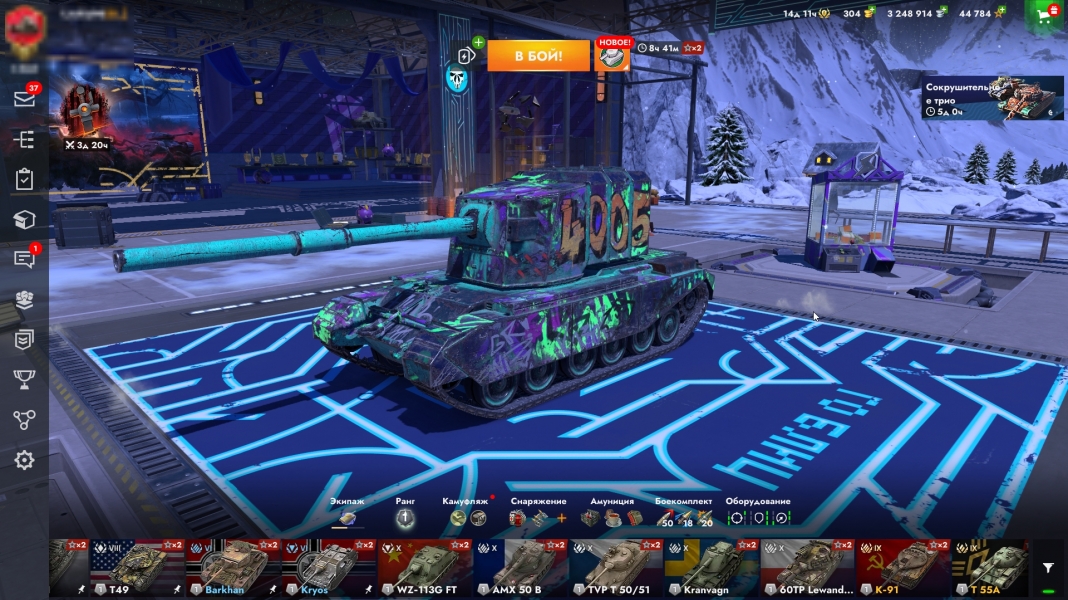Open the chat messages icon

[25, 259]
